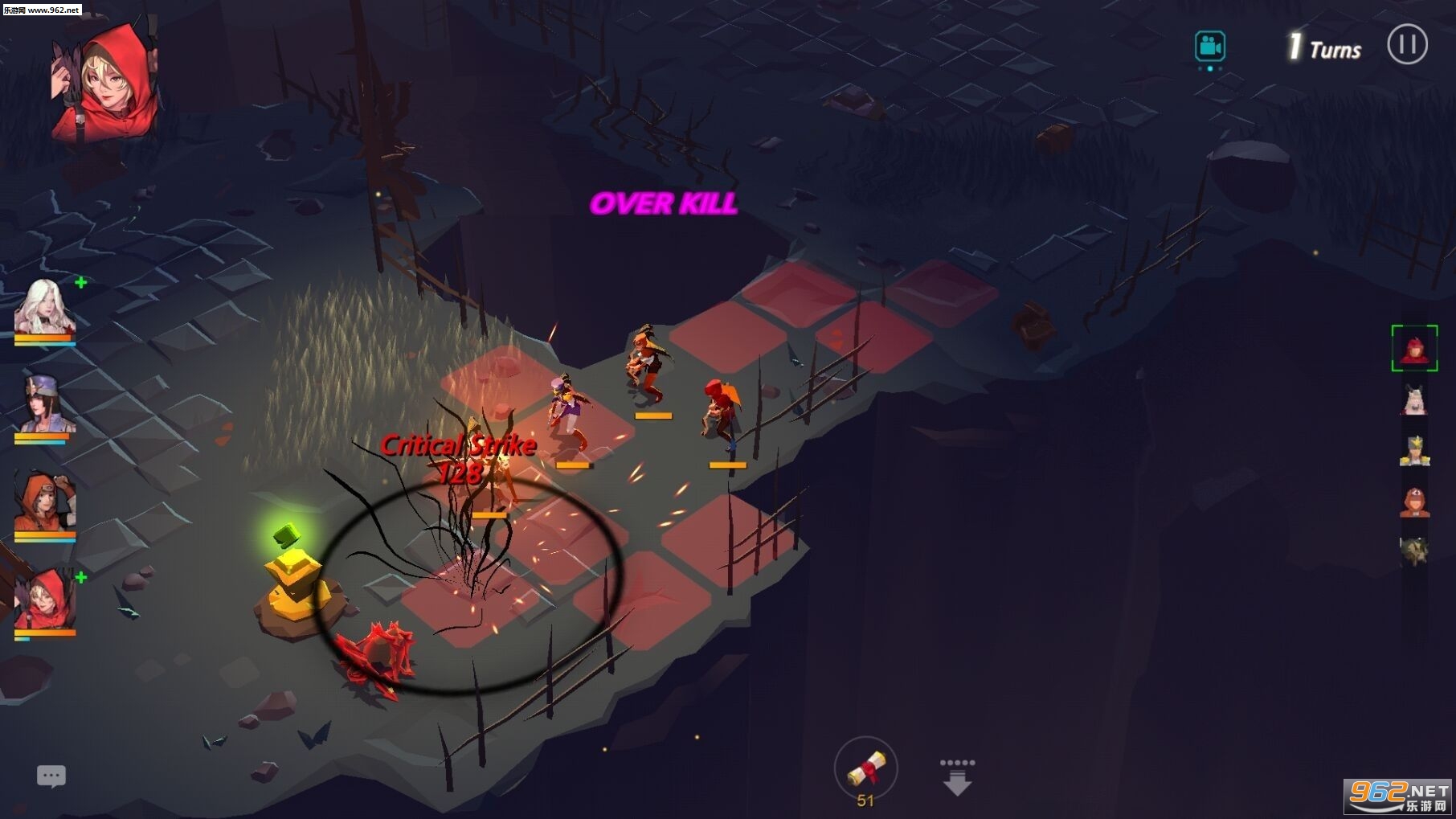This screenshot has height=819, width=1456.
Task: Select the orange-hooded unit turn icon
Action: [x=1414, y=502]
